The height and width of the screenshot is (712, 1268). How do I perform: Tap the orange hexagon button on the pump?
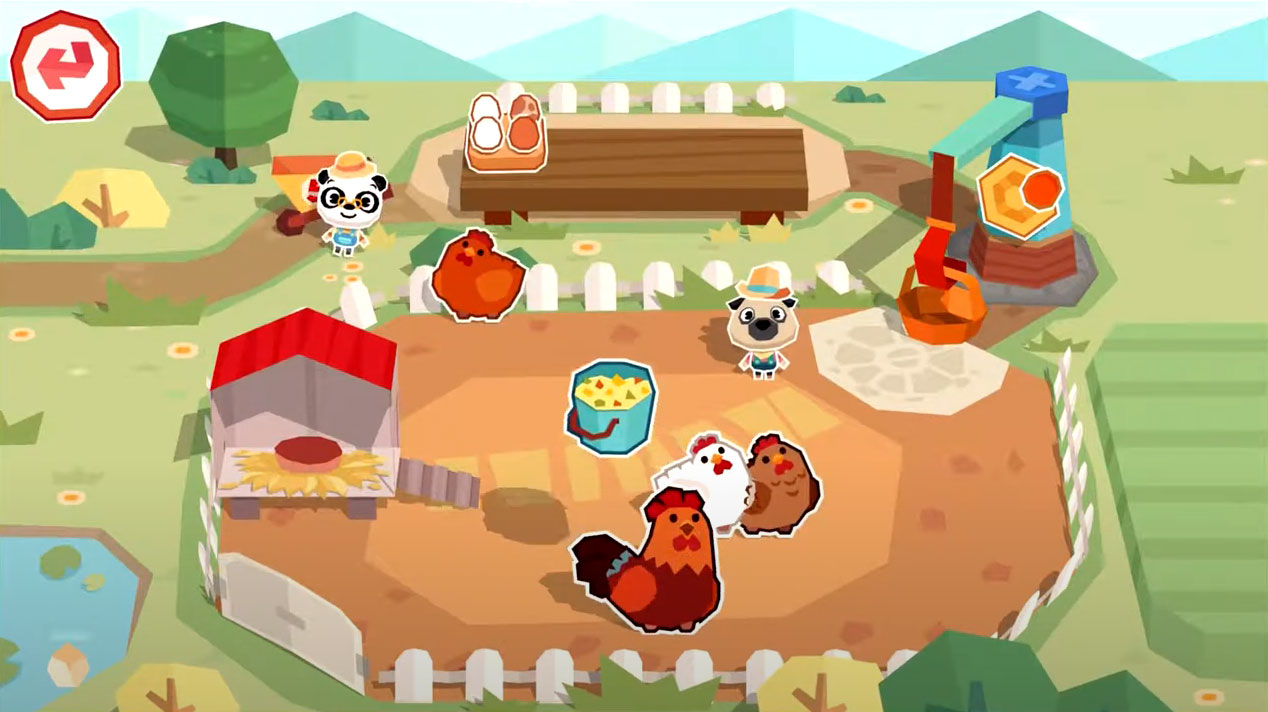click(1018, 196)
